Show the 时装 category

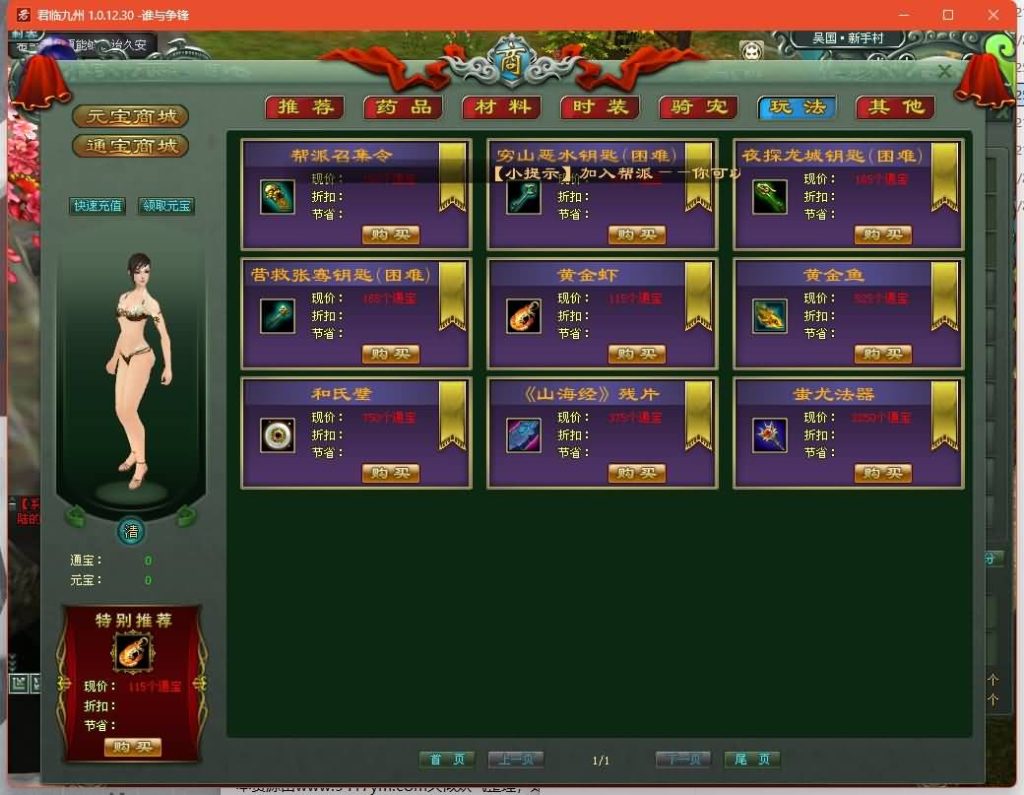[600, 107]
